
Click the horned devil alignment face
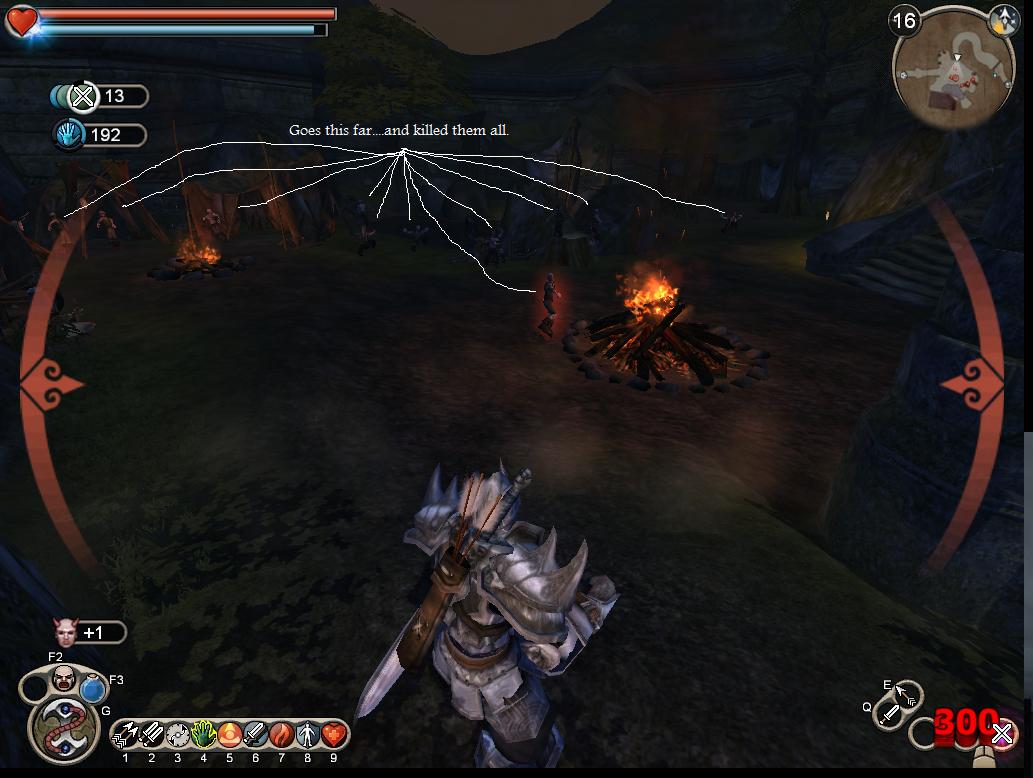point(65,632)
